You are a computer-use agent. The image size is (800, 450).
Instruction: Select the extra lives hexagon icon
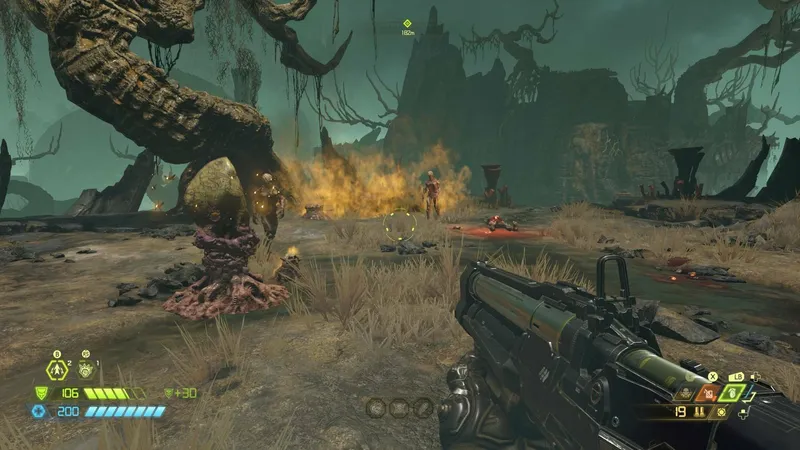coord(57,371)
